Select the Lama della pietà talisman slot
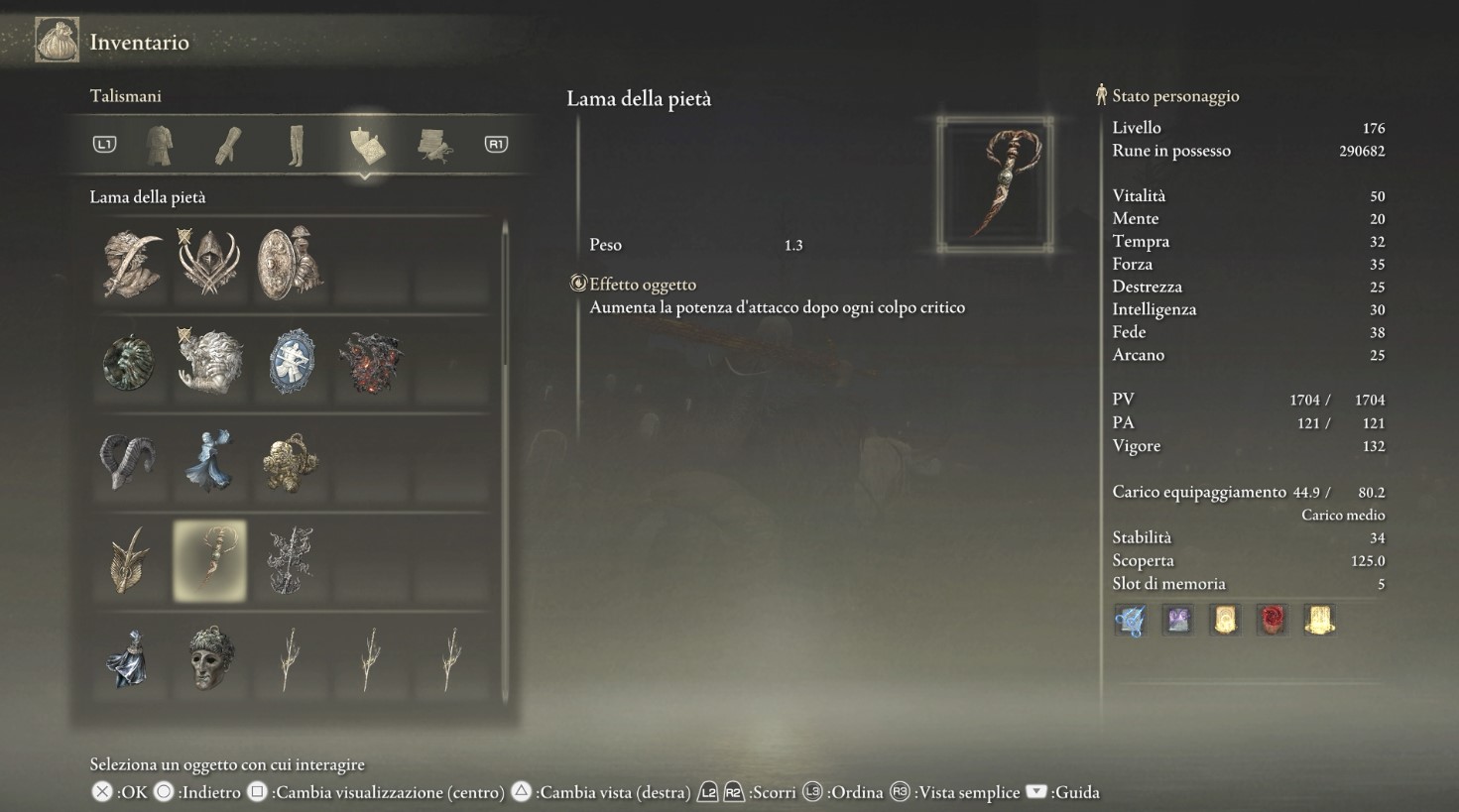This screenshot has width=1459, height=812. 209,560
